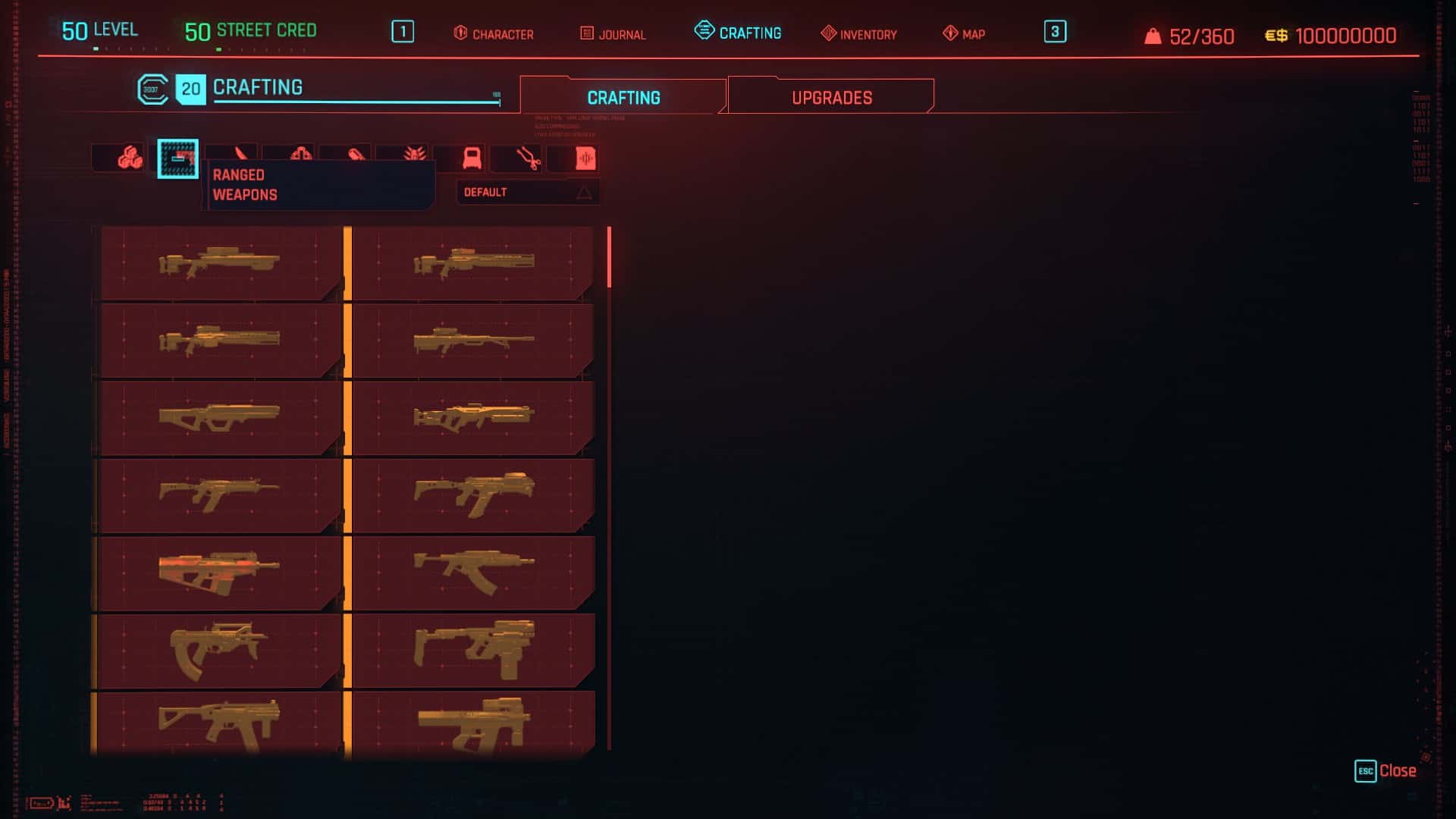
Task: Open the JOURNAL screen
Action: coord(614,34)
